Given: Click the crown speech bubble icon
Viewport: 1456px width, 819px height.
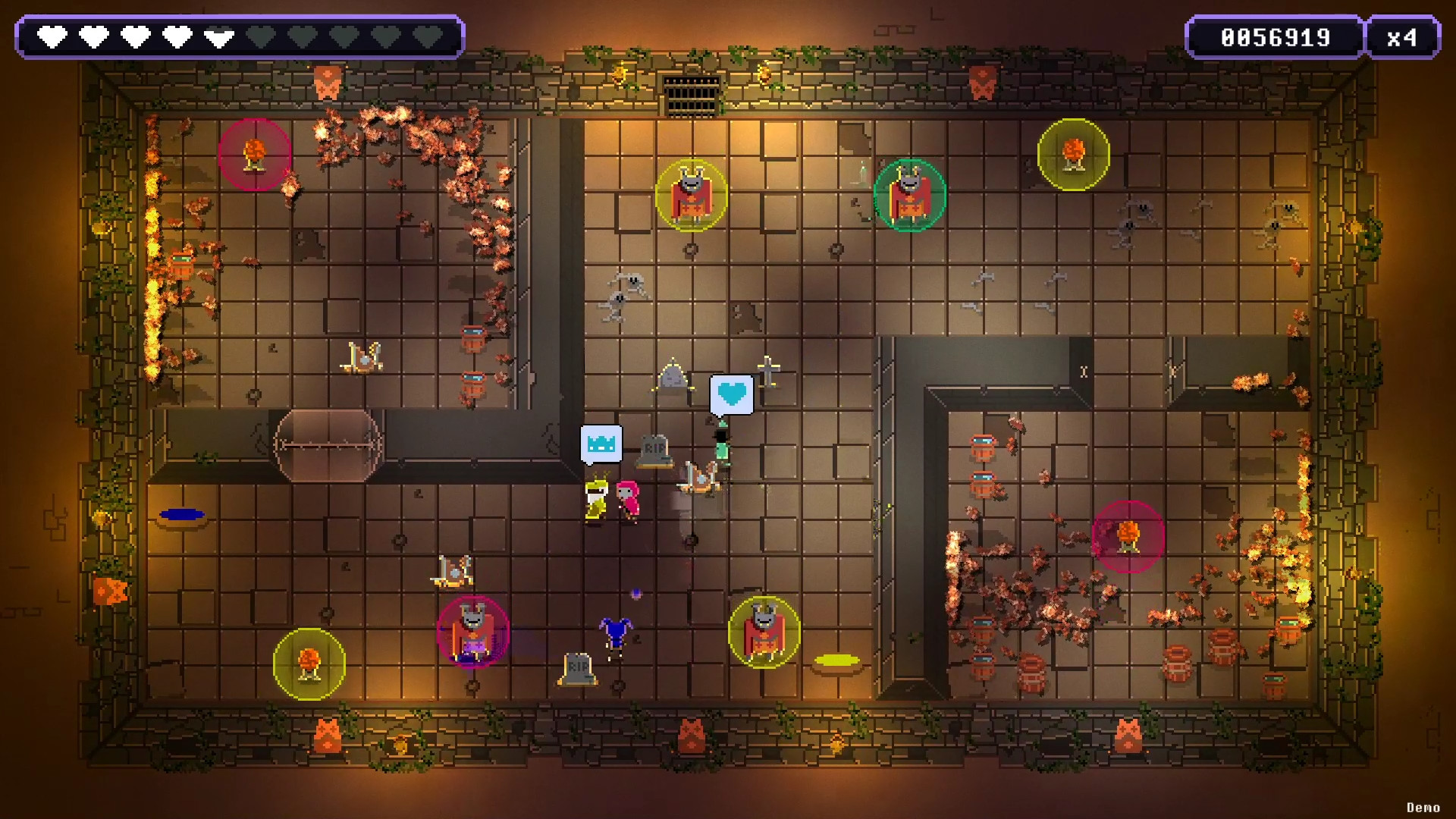Looking at the screenshot, I should pyautogui.click(x=601, y=445).
